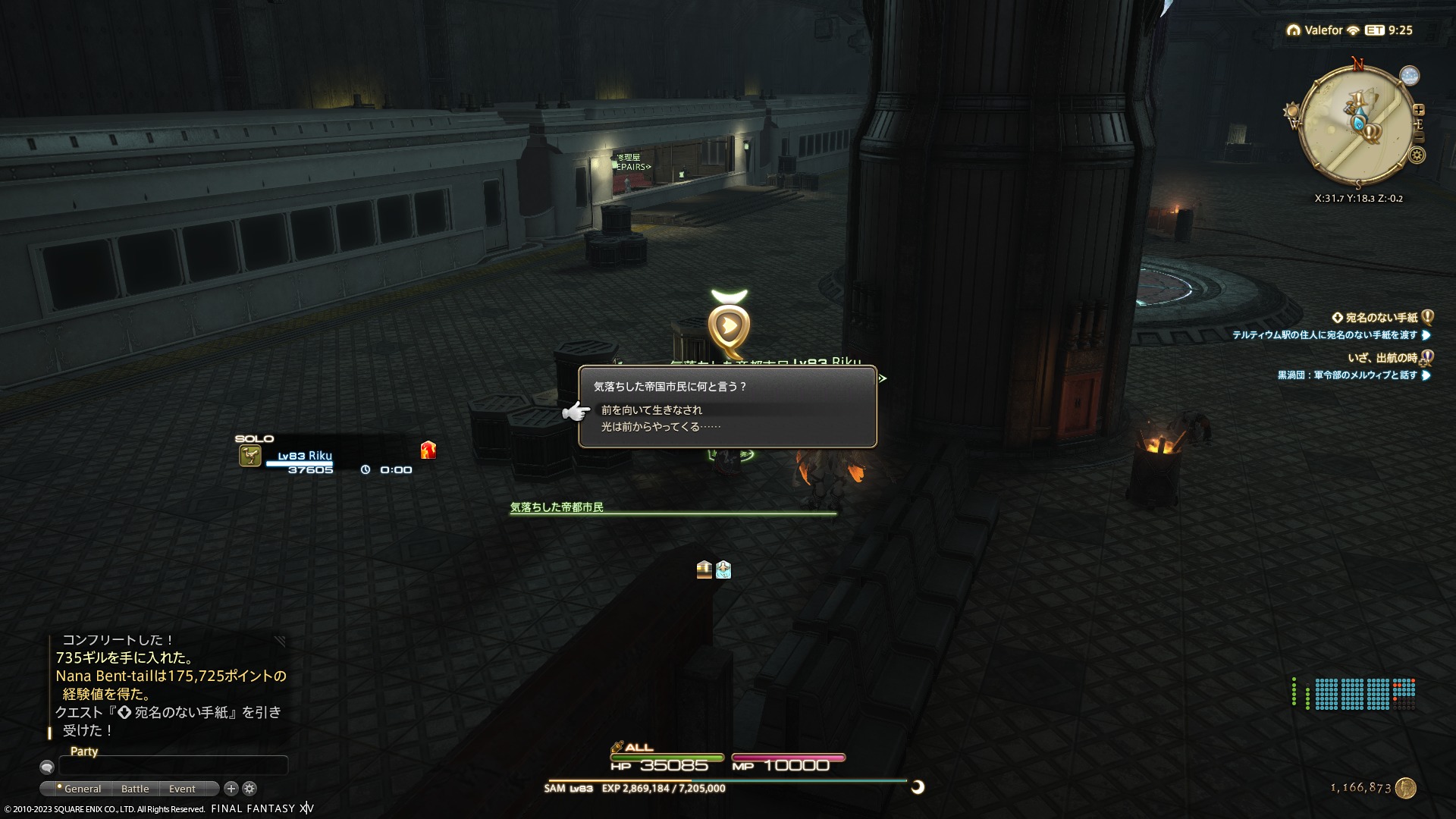Image resolution: width=1456 pixels, height=819 pixels.
Task: Switch to the Event chat tab
Action: [x=182, y=789]
